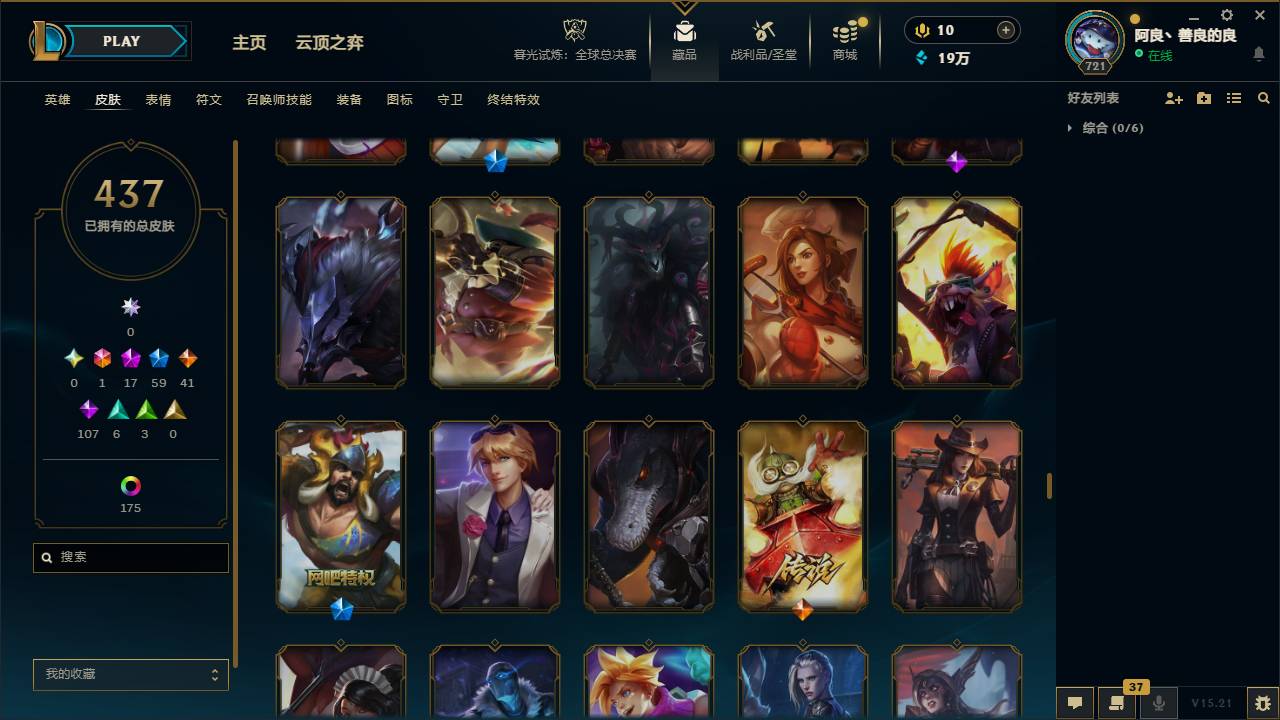This screenshot has height=720, width=1280.
Task: Click the 暮光试炼 esports trophy icon
Action: 574,30
